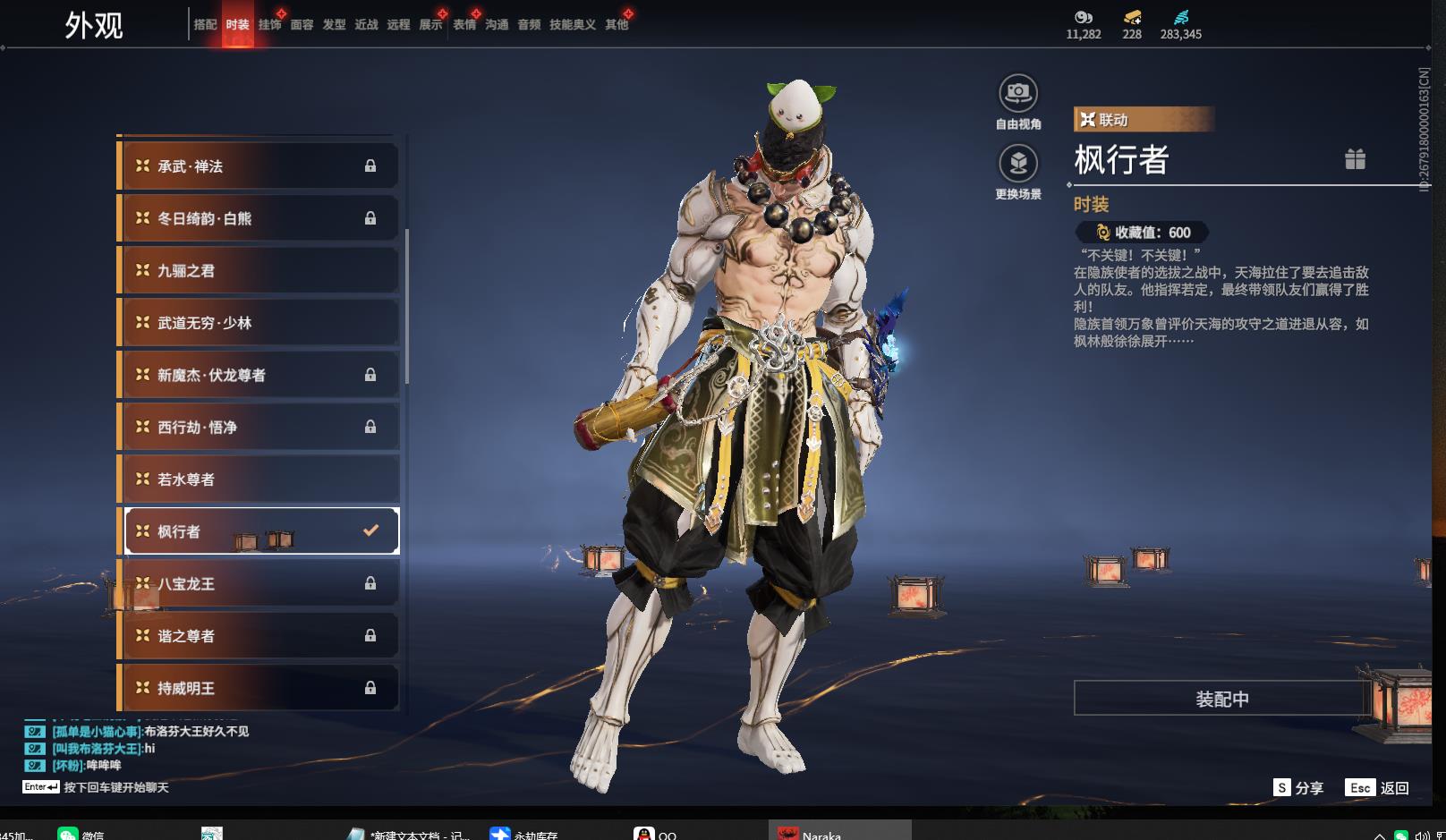Click the gift icon beside 枫行者
Image resolution: width=1446 pixels, height=840 pixels.
click(1355, 159)
